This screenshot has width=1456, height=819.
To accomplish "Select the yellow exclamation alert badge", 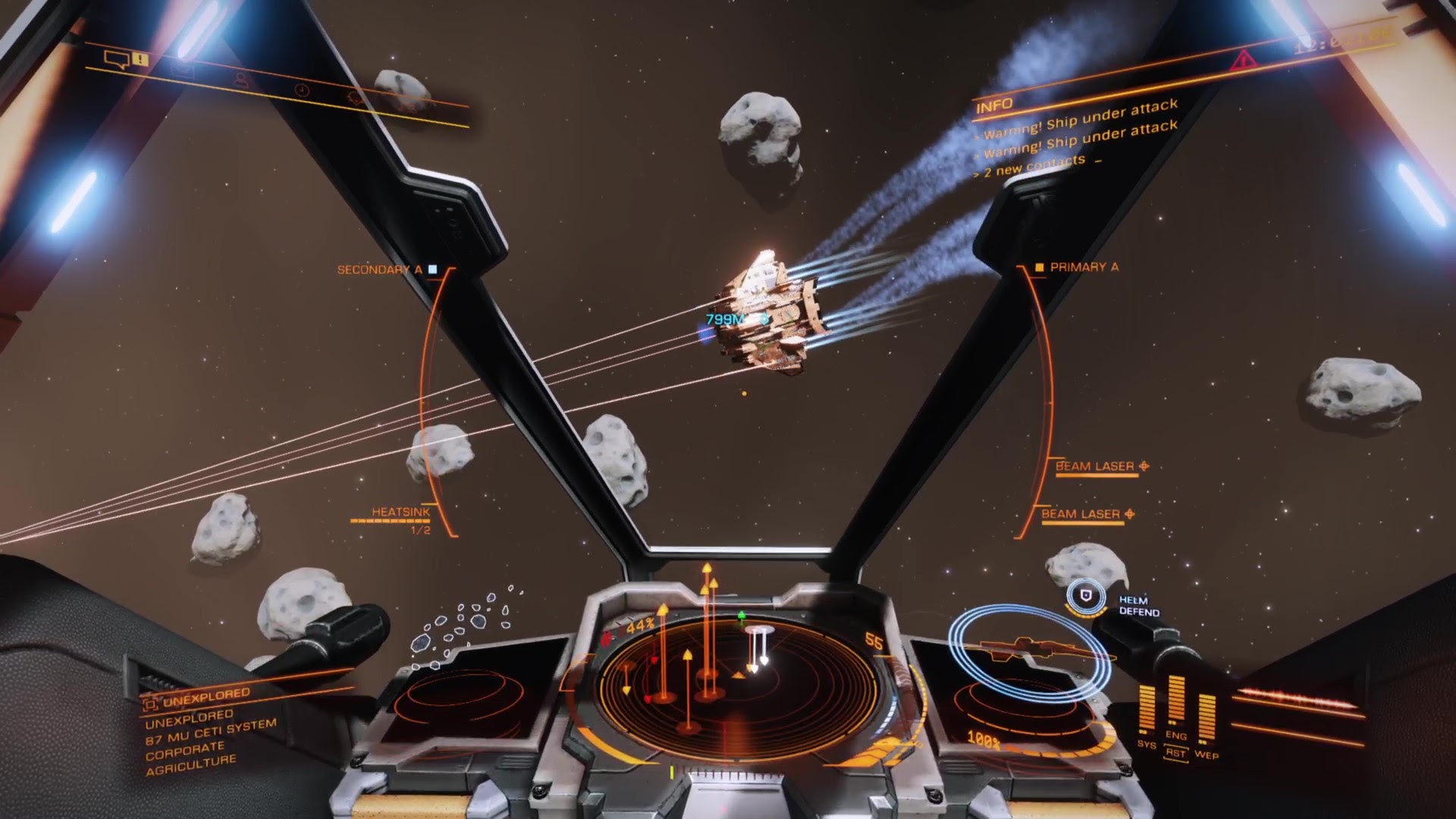I will click(x=140, y=59).
